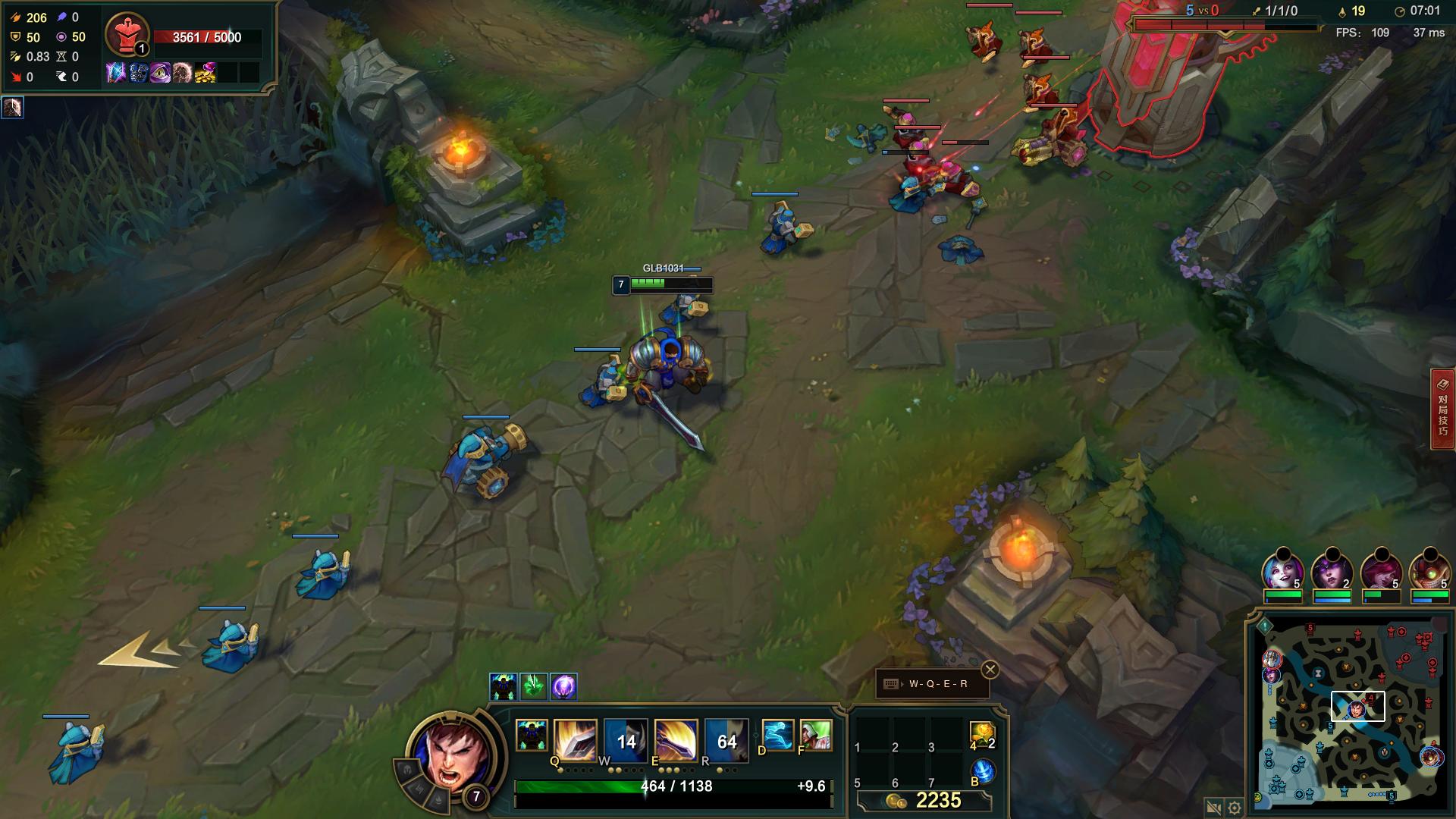The width and height of the screenshot is (1456, 819).
Task: Click the R ultimate showing 64 cooldown
Action: [x=726, y=740]
